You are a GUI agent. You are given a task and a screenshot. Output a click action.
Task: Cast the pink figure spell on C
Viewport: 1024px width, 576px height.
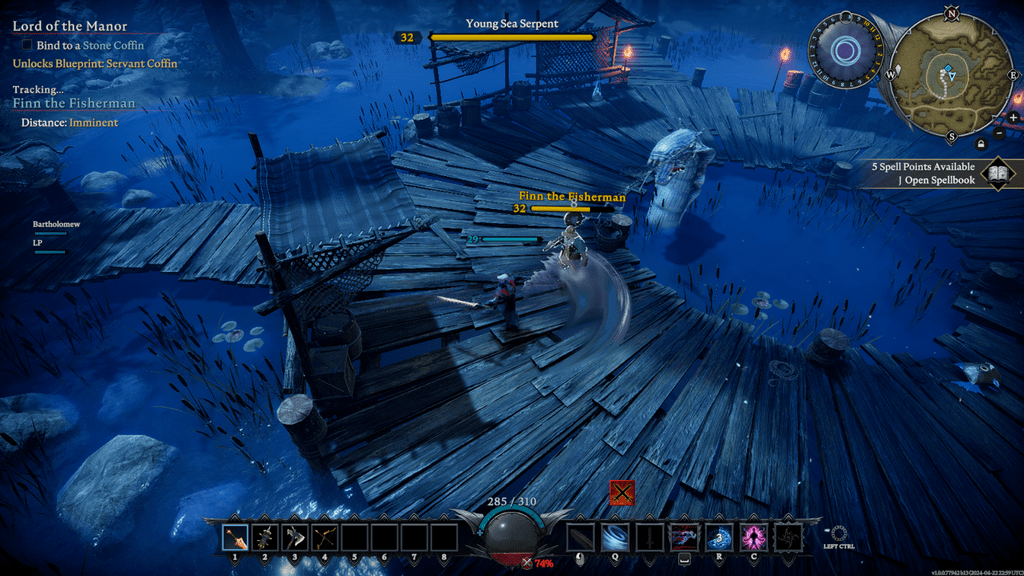click(753, 538)
